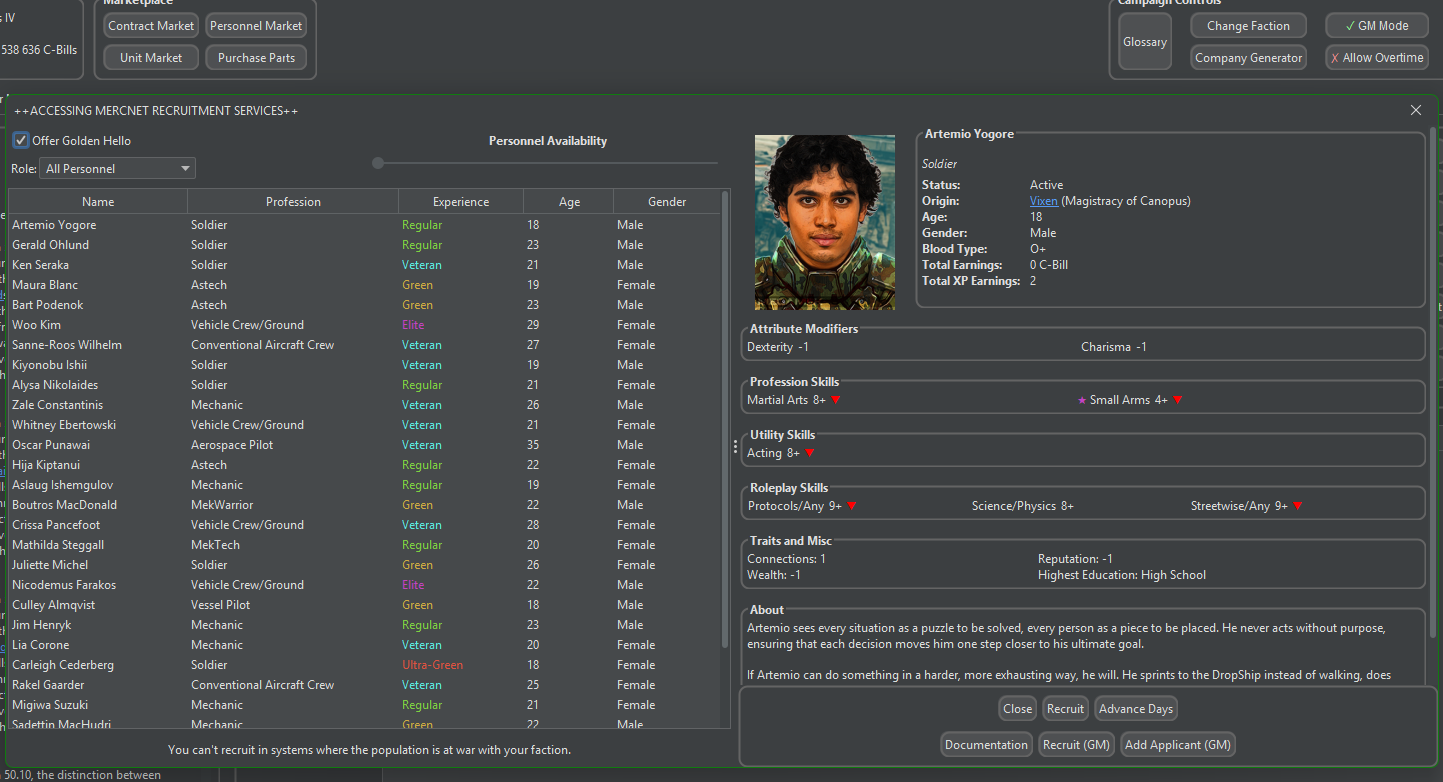
Task: Open the Personnel Market
Action: [256, 25]
